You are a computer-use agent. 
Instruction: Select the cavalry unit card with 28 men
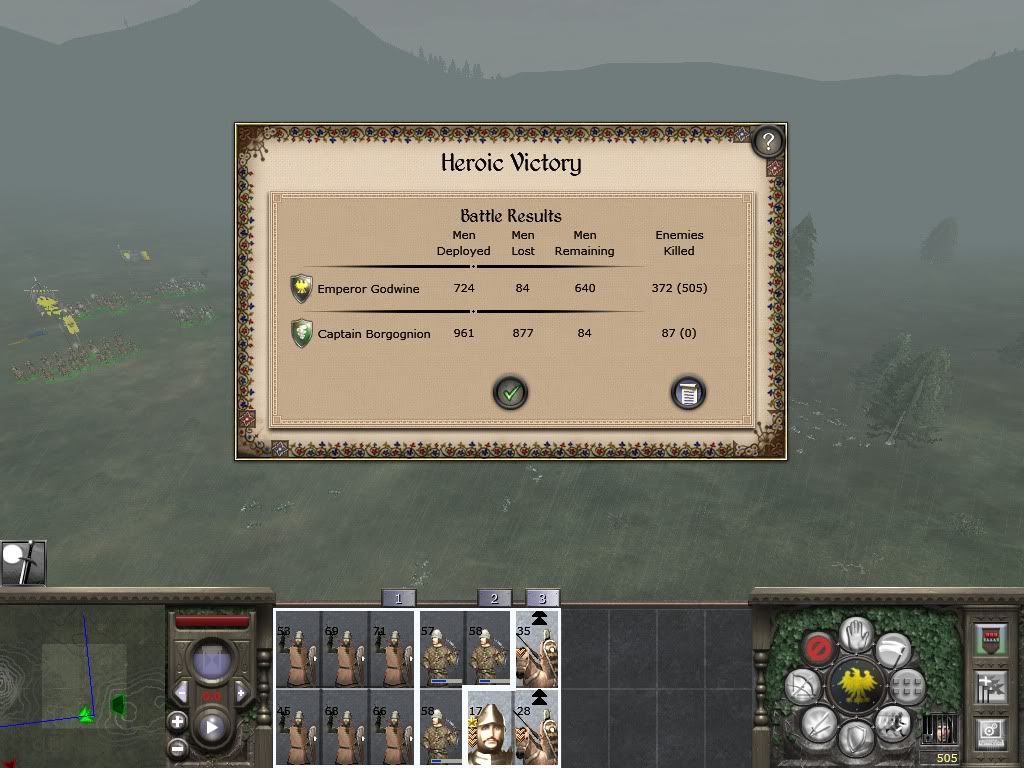(x=537, y=727)
